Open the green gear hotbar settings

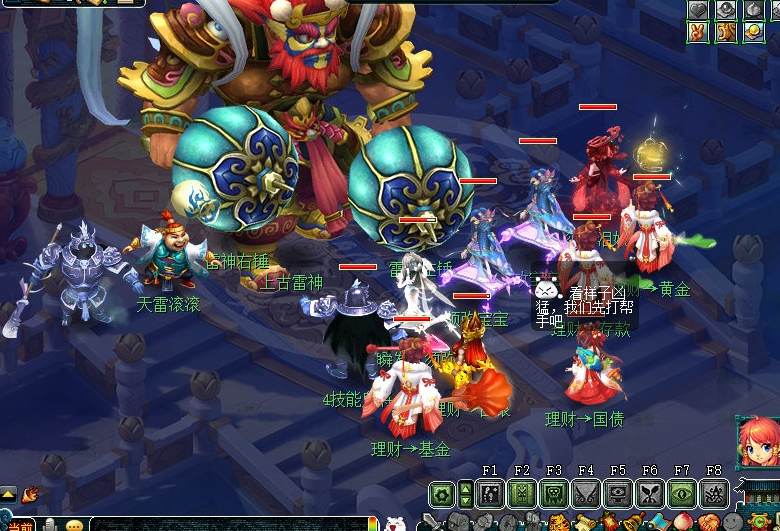(441, 494)
